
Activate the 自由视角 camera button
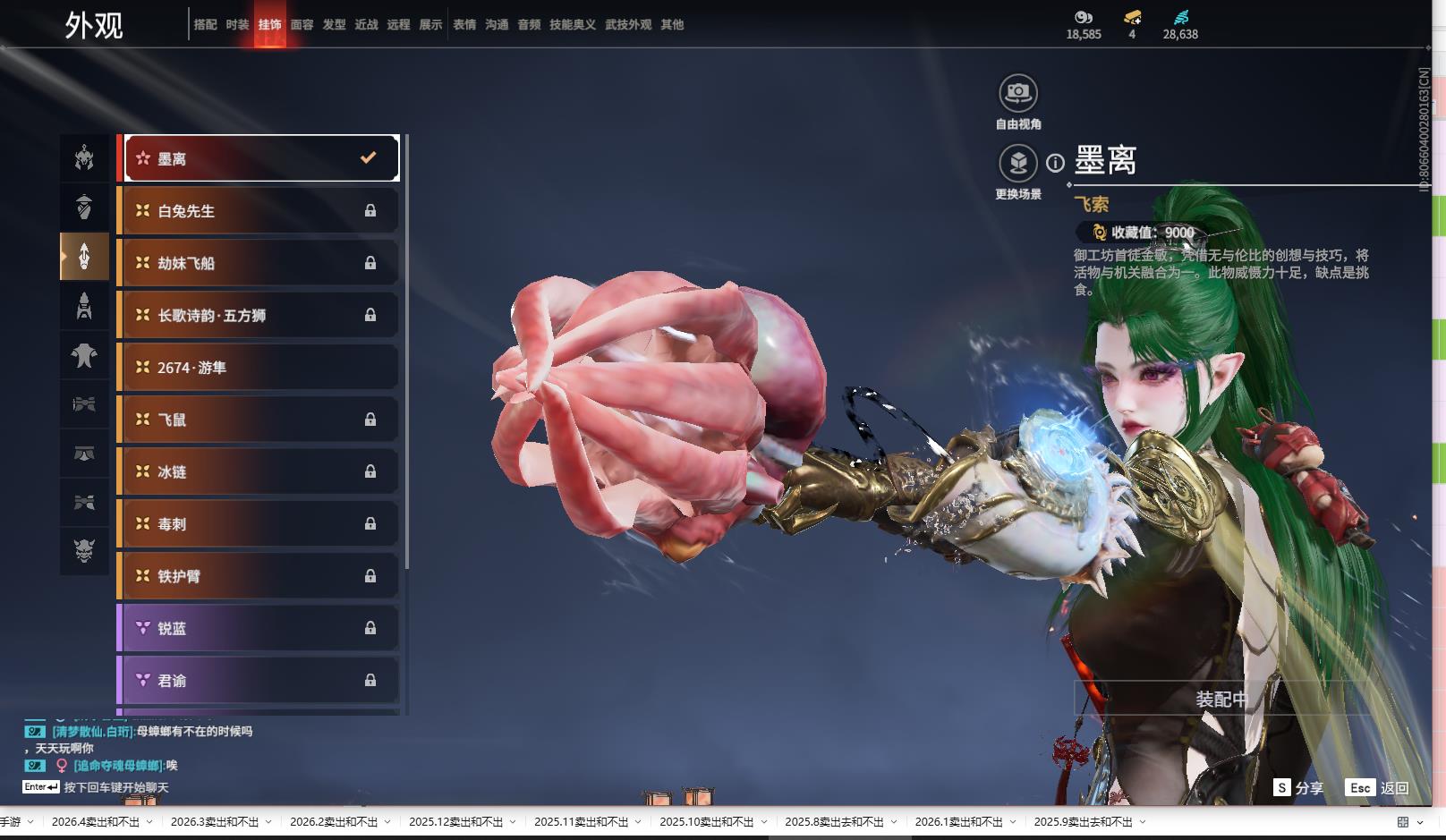1018,92
